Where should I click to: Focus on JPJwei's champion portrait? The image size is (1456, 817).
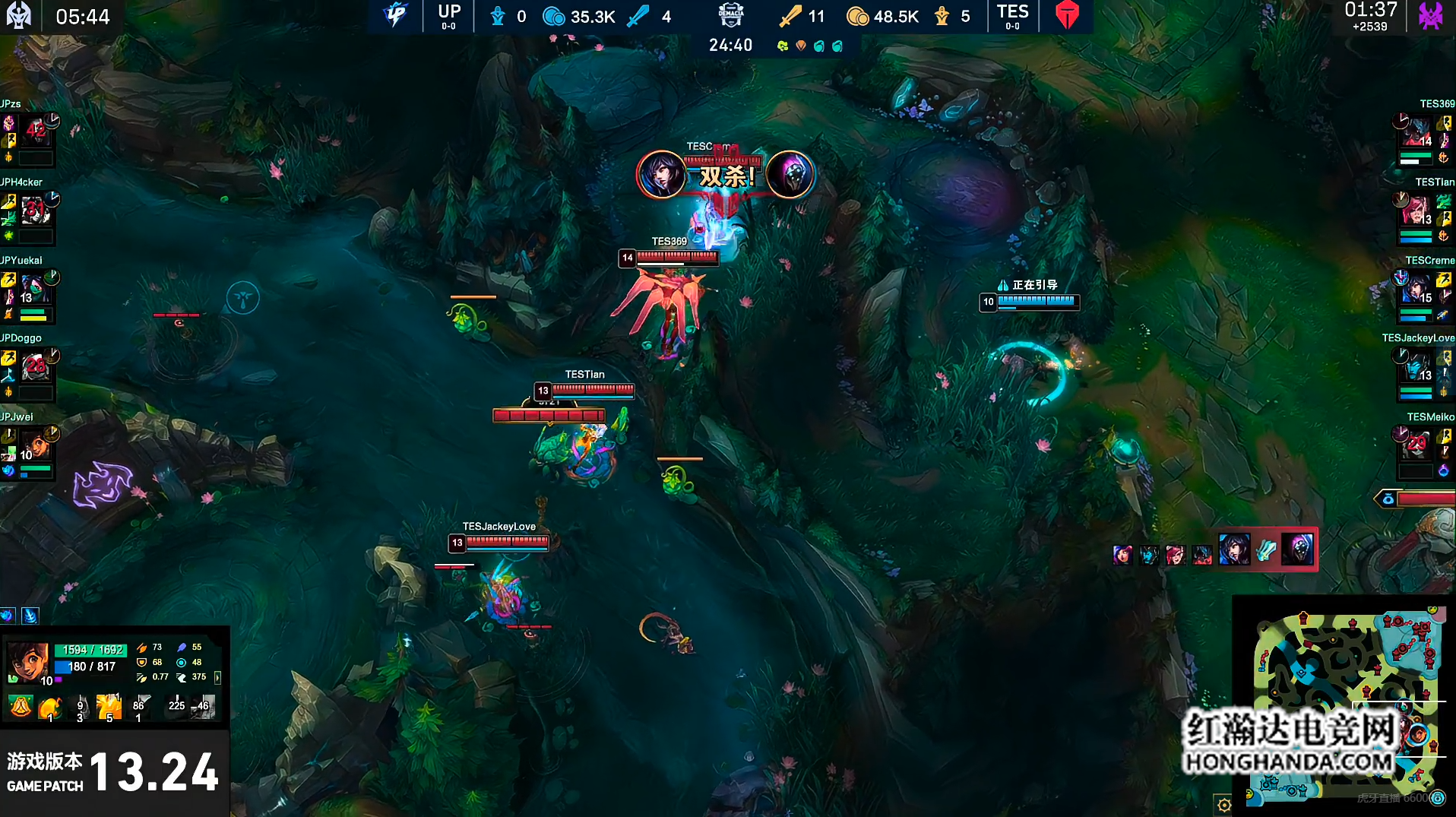coord(36,445)
